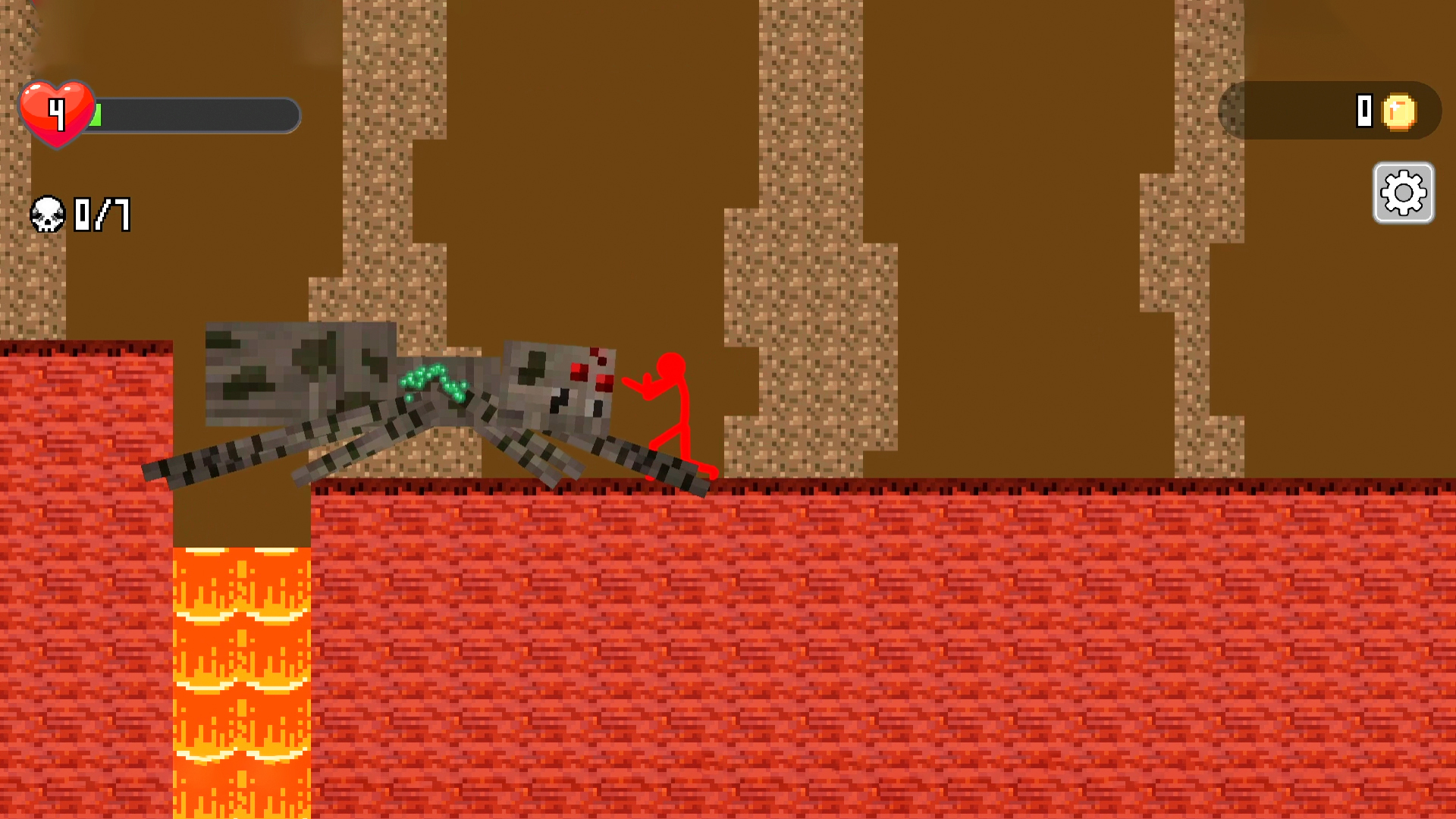Tap the 0/7 kill progress text

click(102, 215)
